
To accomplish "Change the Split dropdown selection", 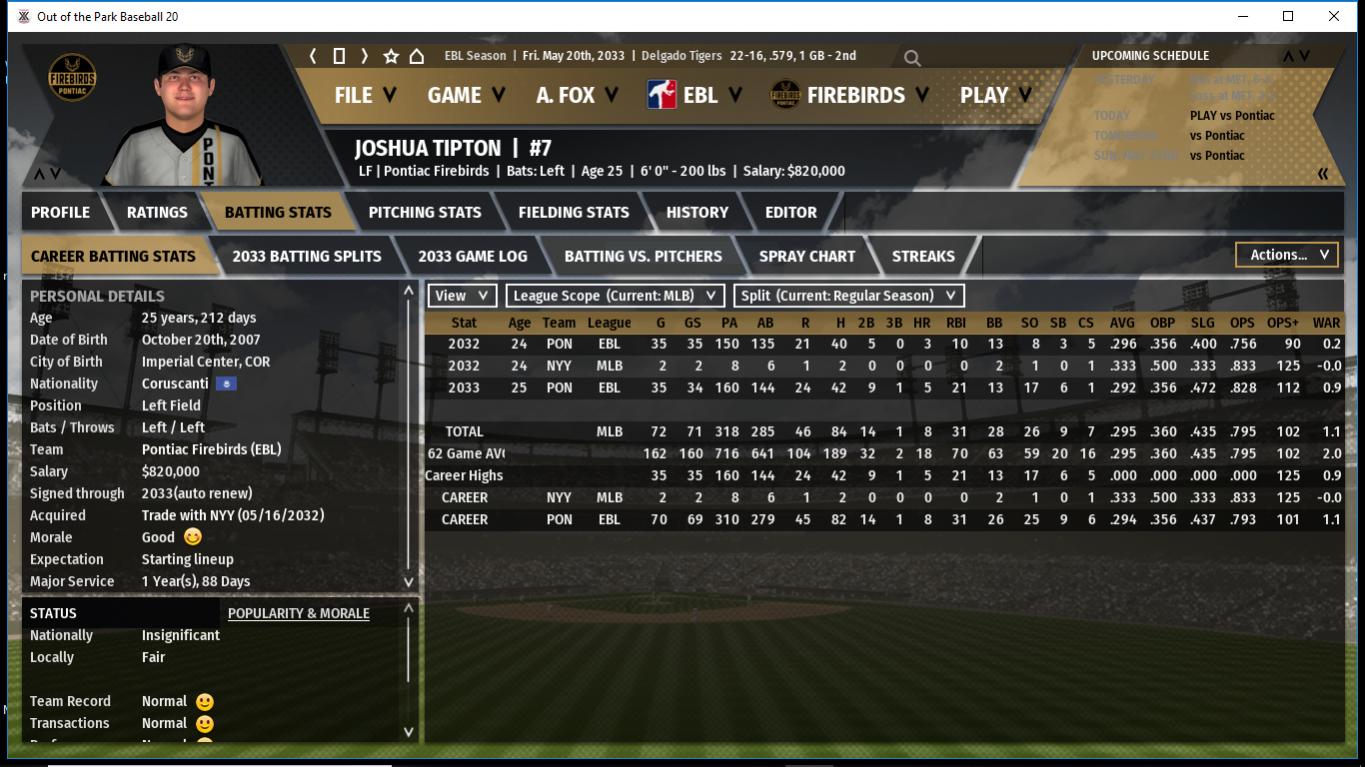I will (x=849, y=296).
